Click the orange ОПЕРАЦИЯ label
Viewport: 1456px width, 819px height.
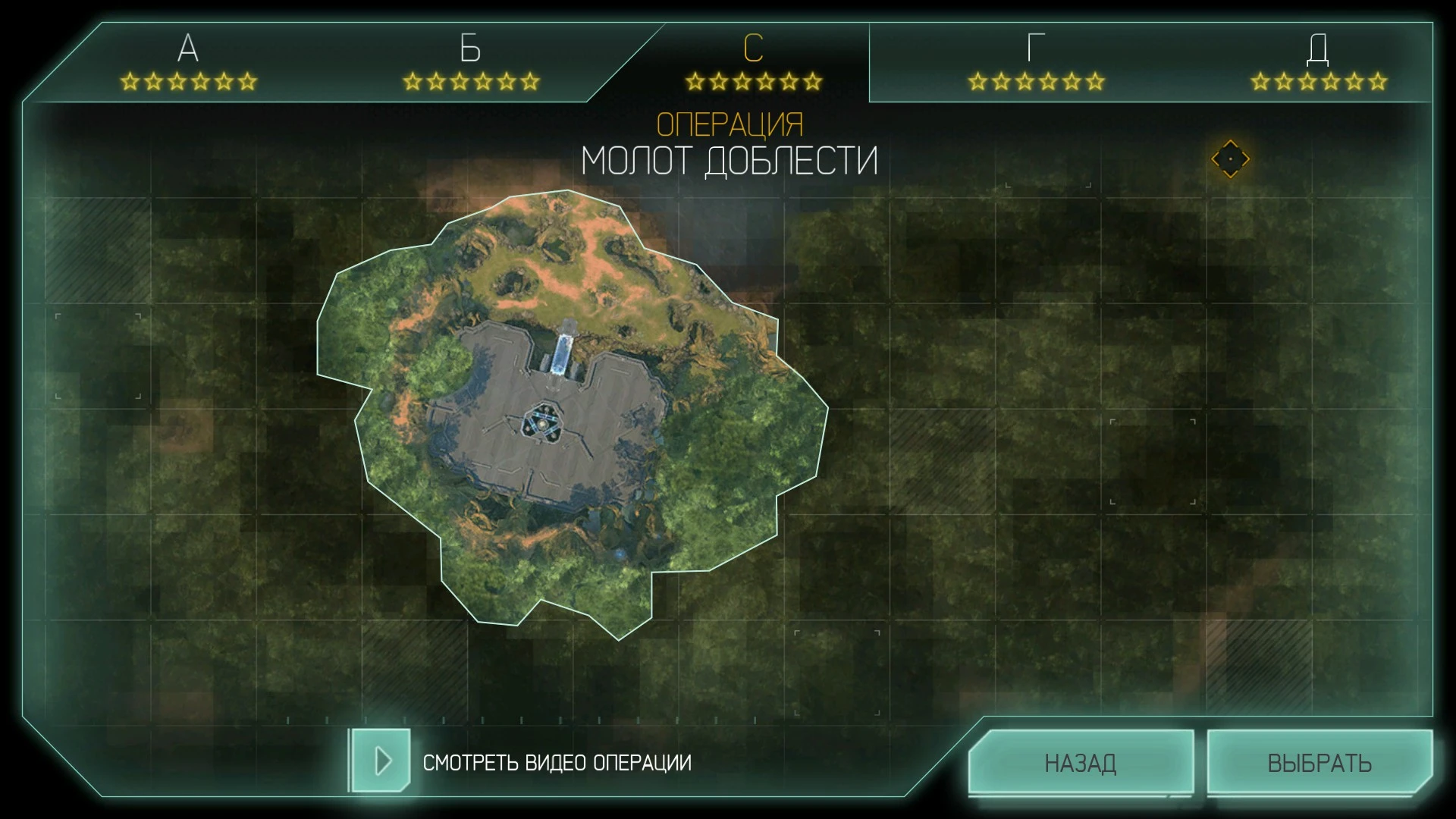(730, 121)
